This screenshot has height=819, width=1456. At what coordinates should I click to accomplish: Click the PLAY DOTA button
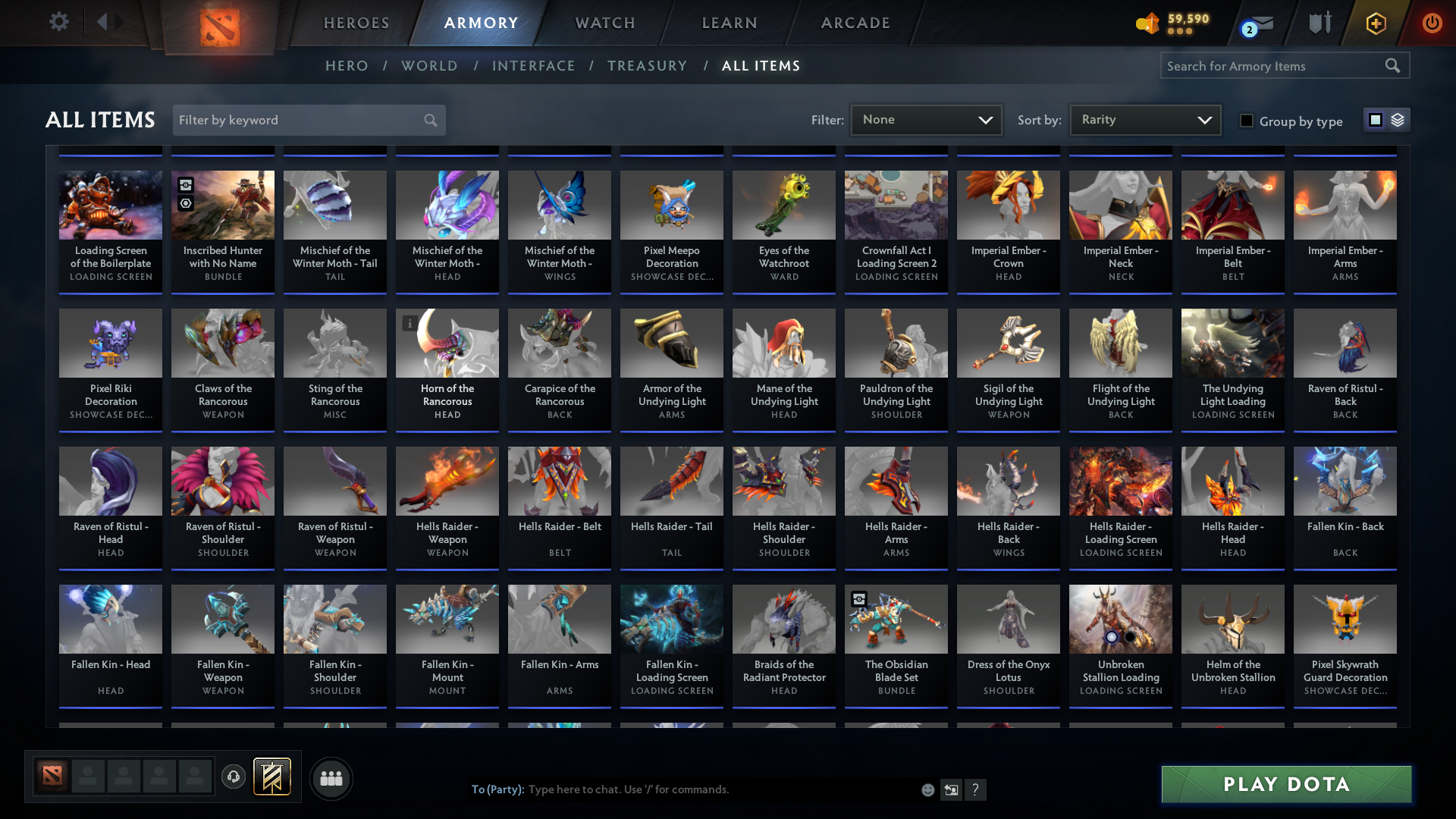click(1286, 784)
